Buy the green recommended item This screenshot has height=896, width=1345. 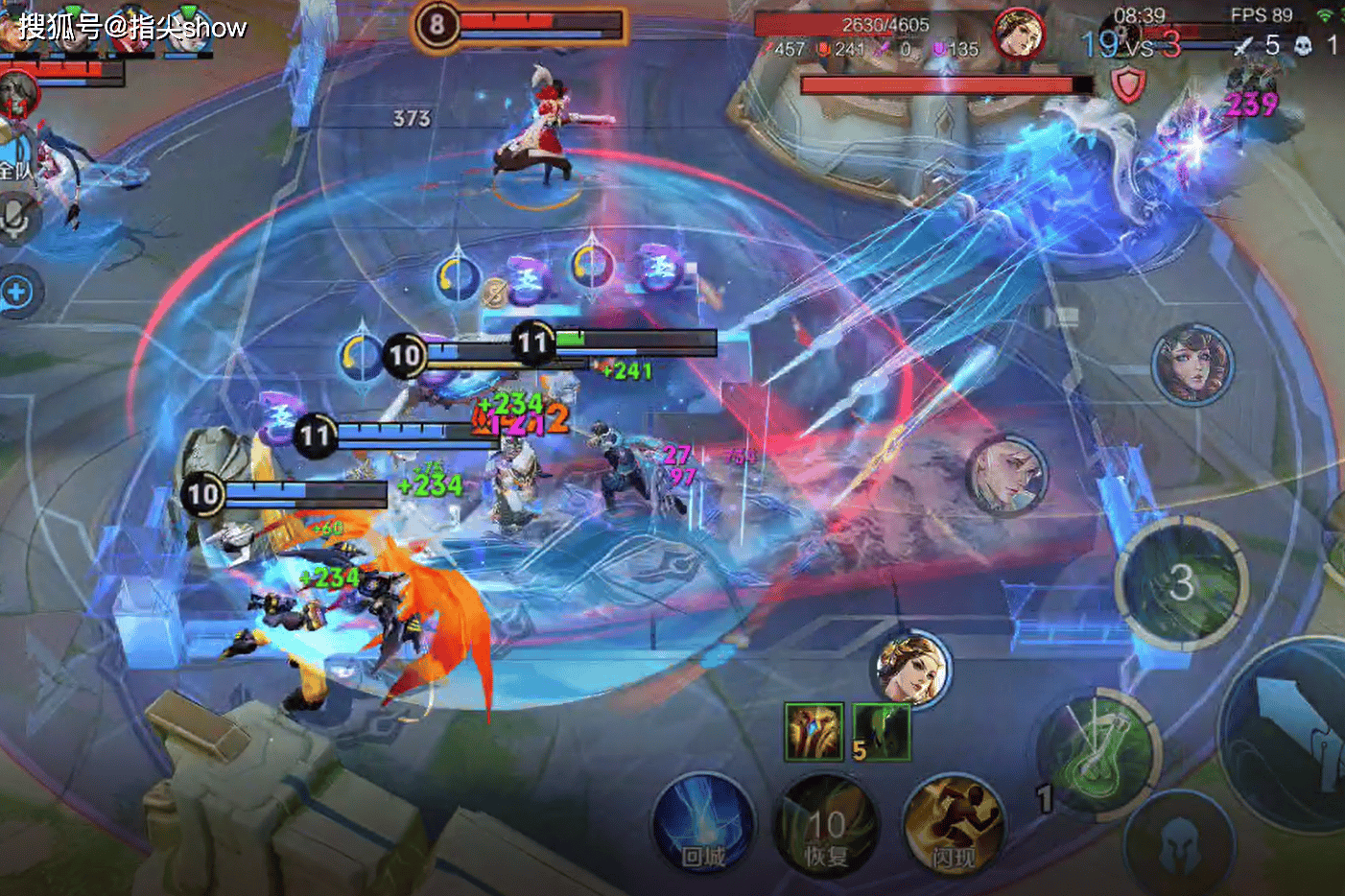881,732
